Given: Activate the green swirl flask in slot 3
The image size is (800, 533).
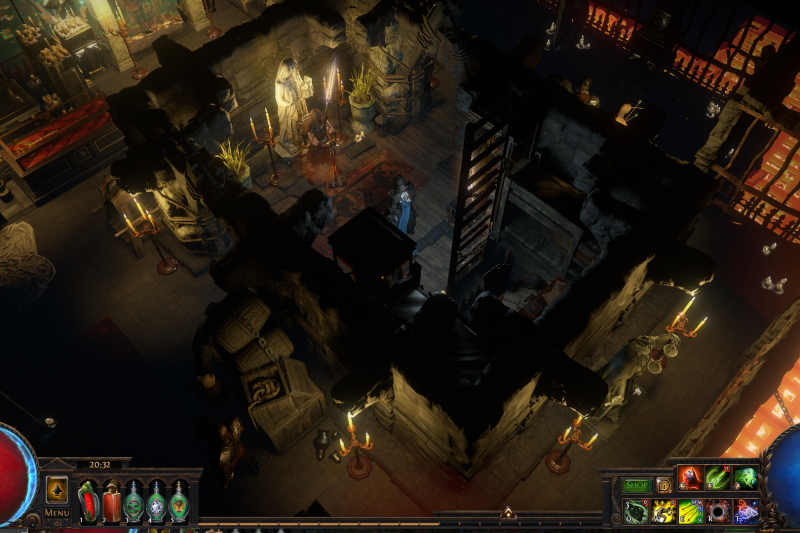Looking at the screenshot, I should [x=134, y=501].
